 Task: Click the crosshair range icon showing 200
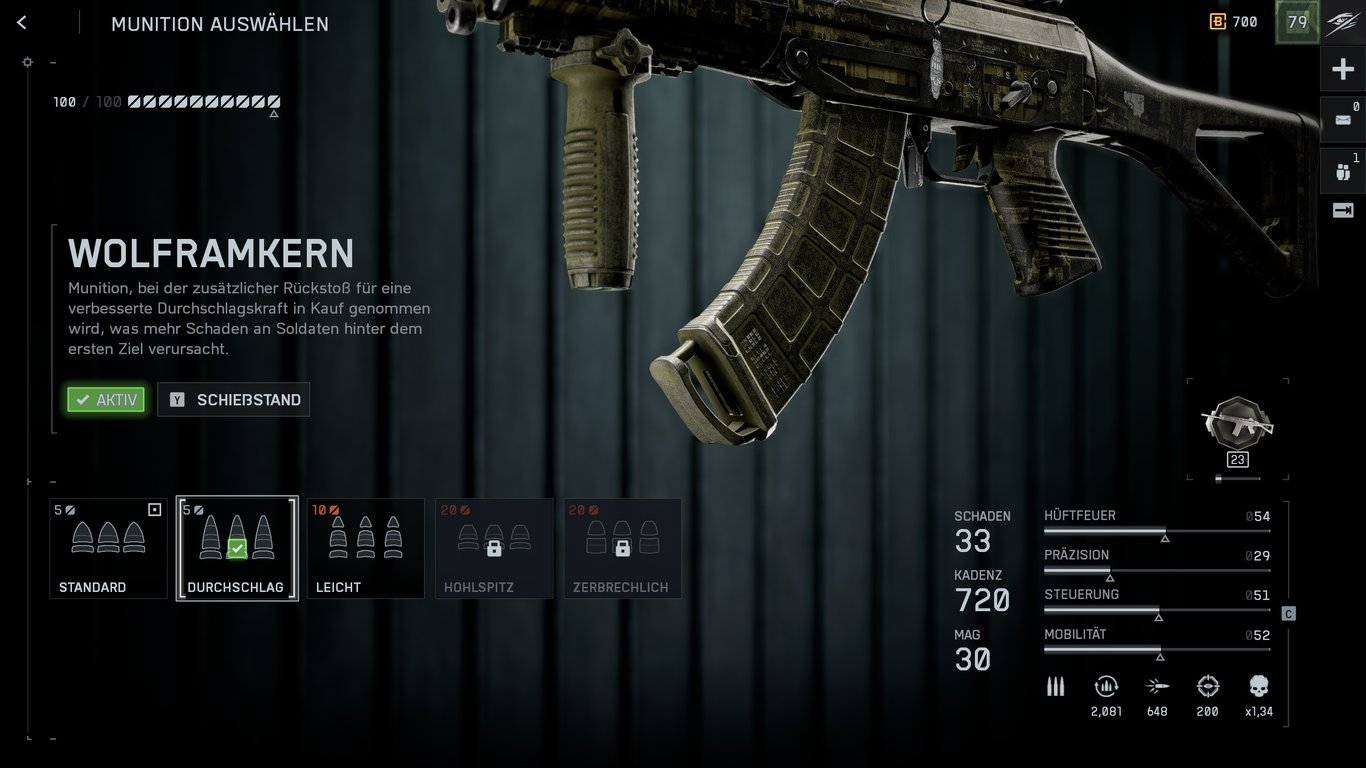pos(1207,687)
